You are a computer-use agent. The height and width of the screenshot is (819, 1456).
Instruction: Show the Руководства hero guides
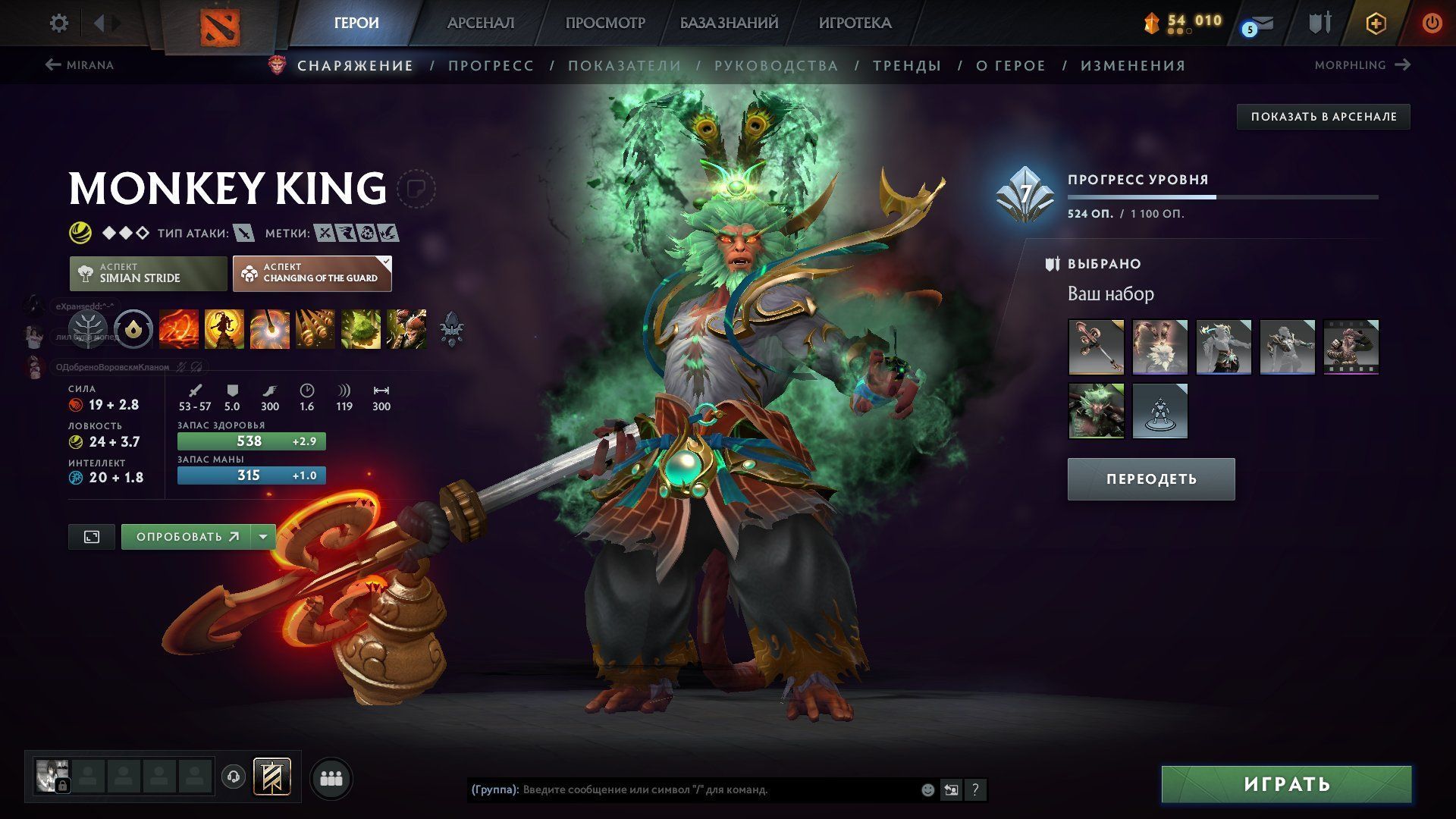click(776, 66)
